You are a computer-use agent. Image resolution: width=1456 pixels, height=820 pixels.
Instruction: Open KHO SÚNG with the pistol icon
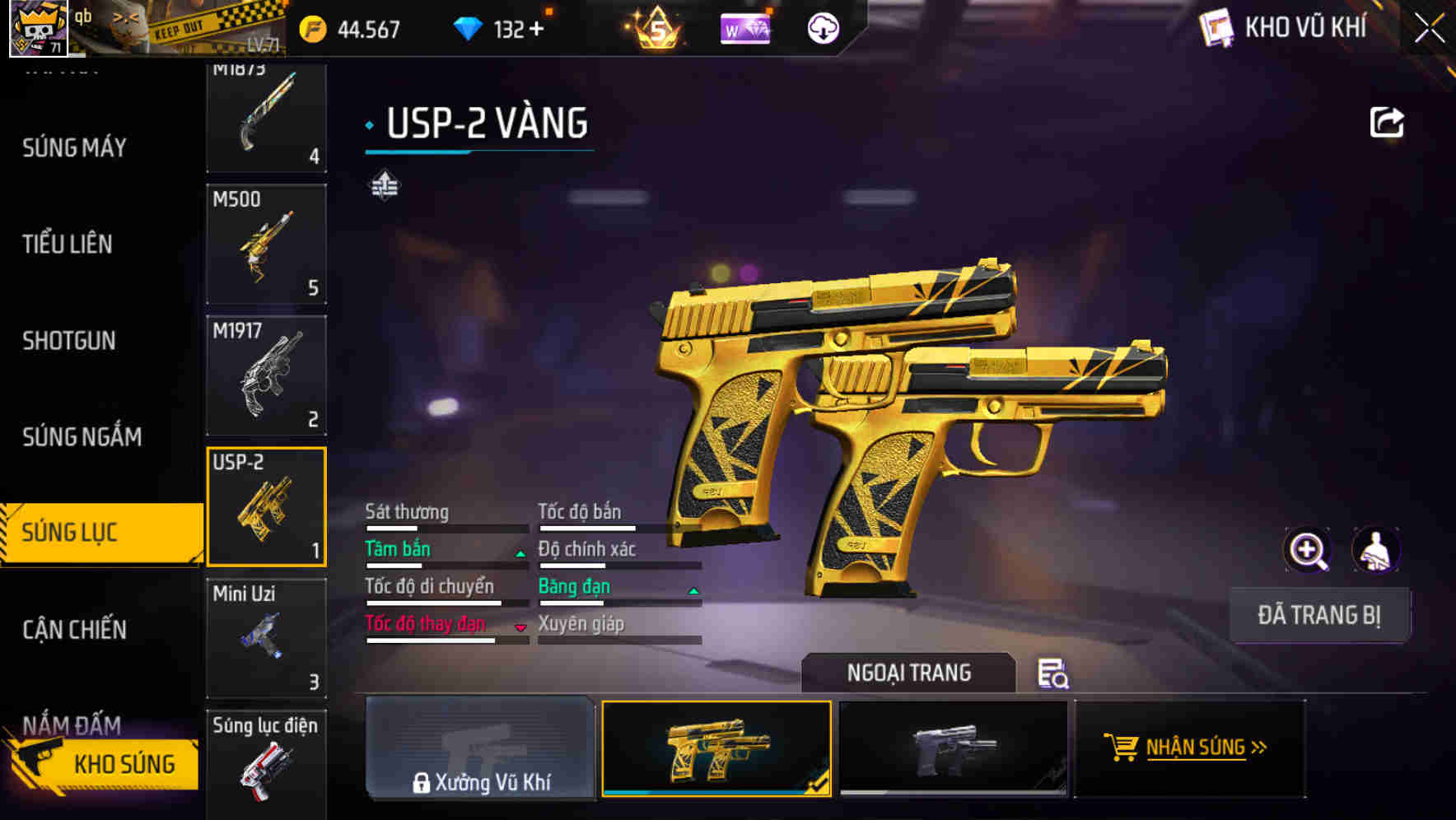99,763
